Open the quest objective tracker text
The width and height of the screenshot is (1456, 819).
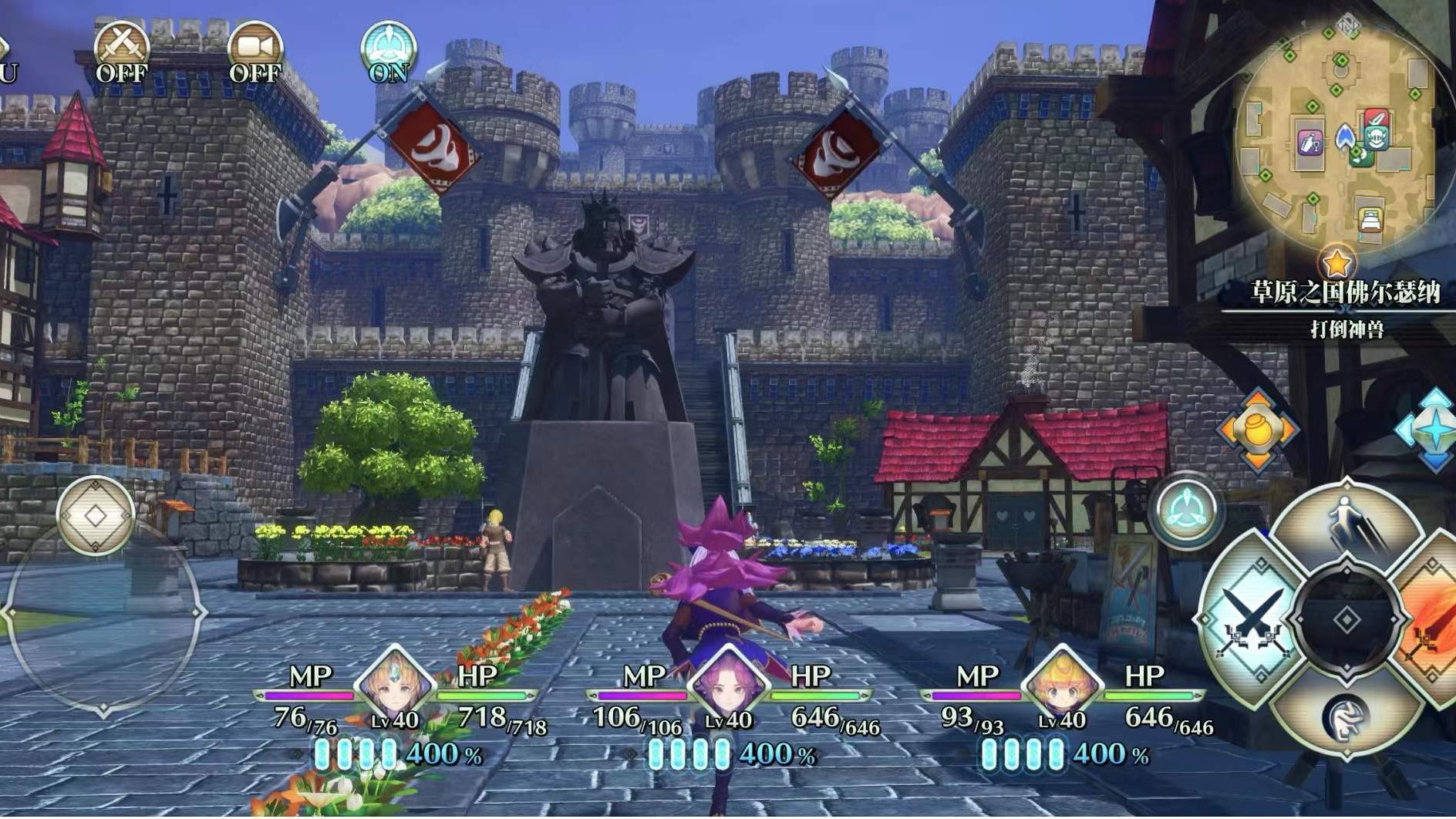click(x=1346, y=329)
